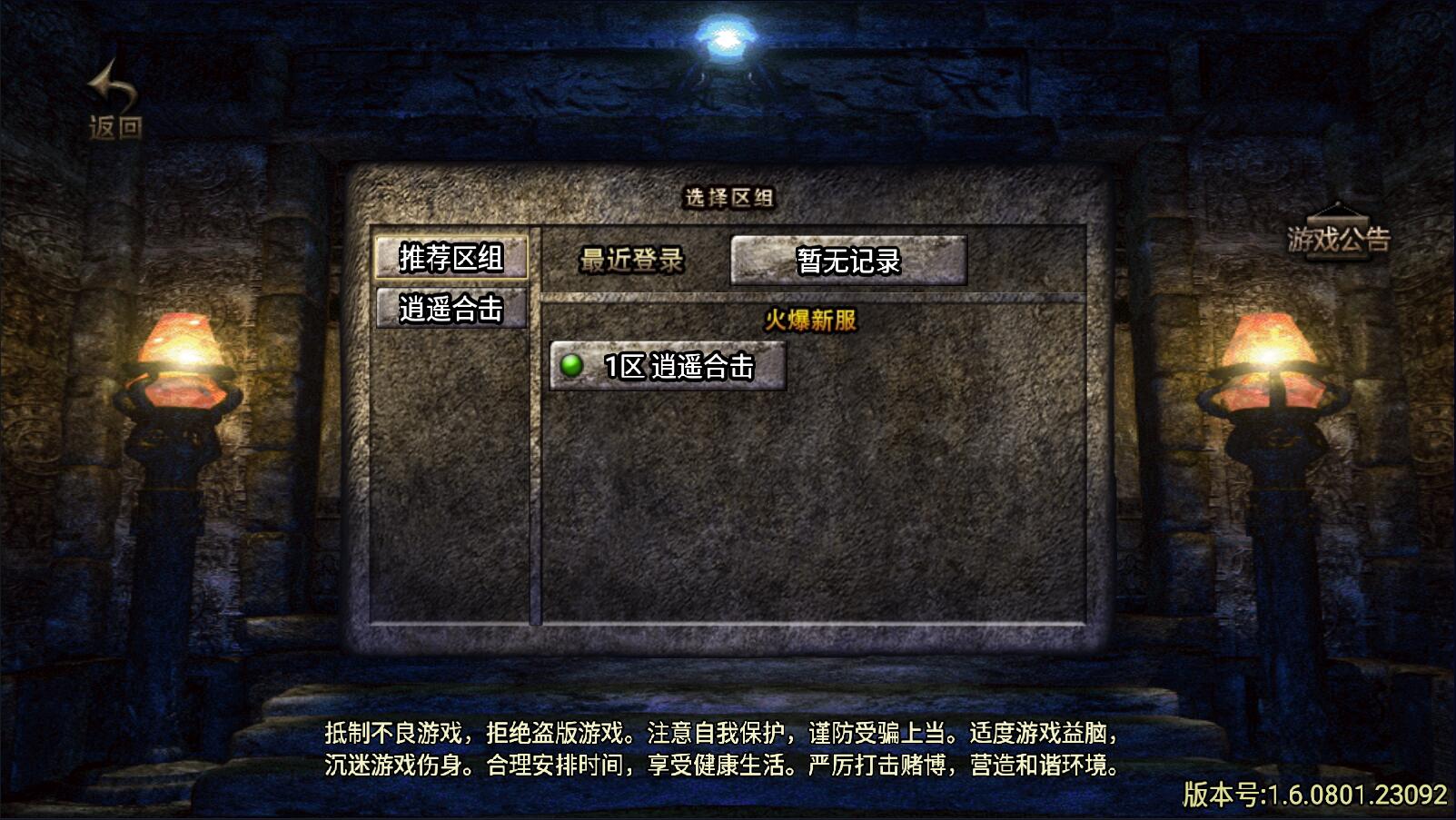Click the green status dot beside 1区 逍遥合击
The image size is (1456, 820).
coord(572,367)
